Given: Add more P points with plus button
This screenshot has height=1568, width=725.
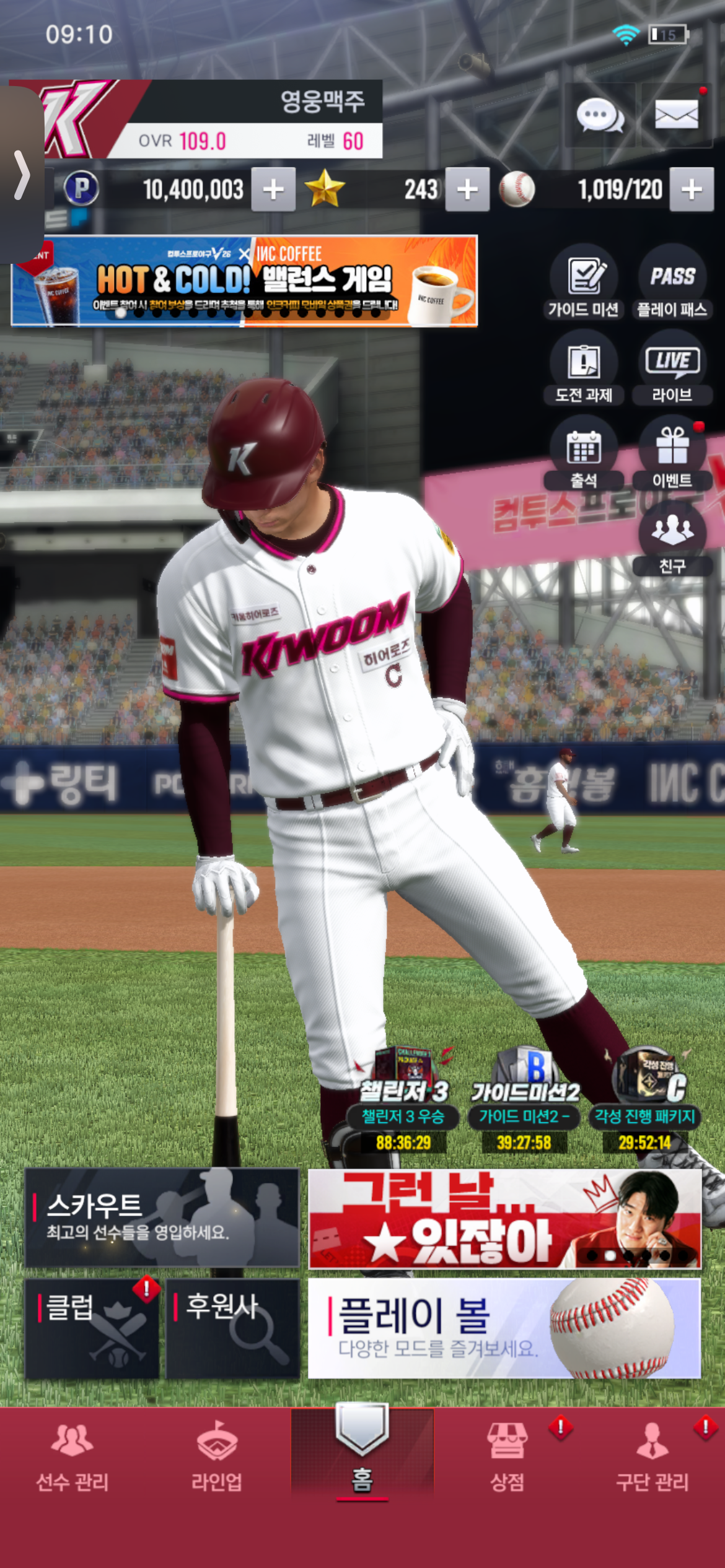Looking at the screenshot, I should 273,189.
